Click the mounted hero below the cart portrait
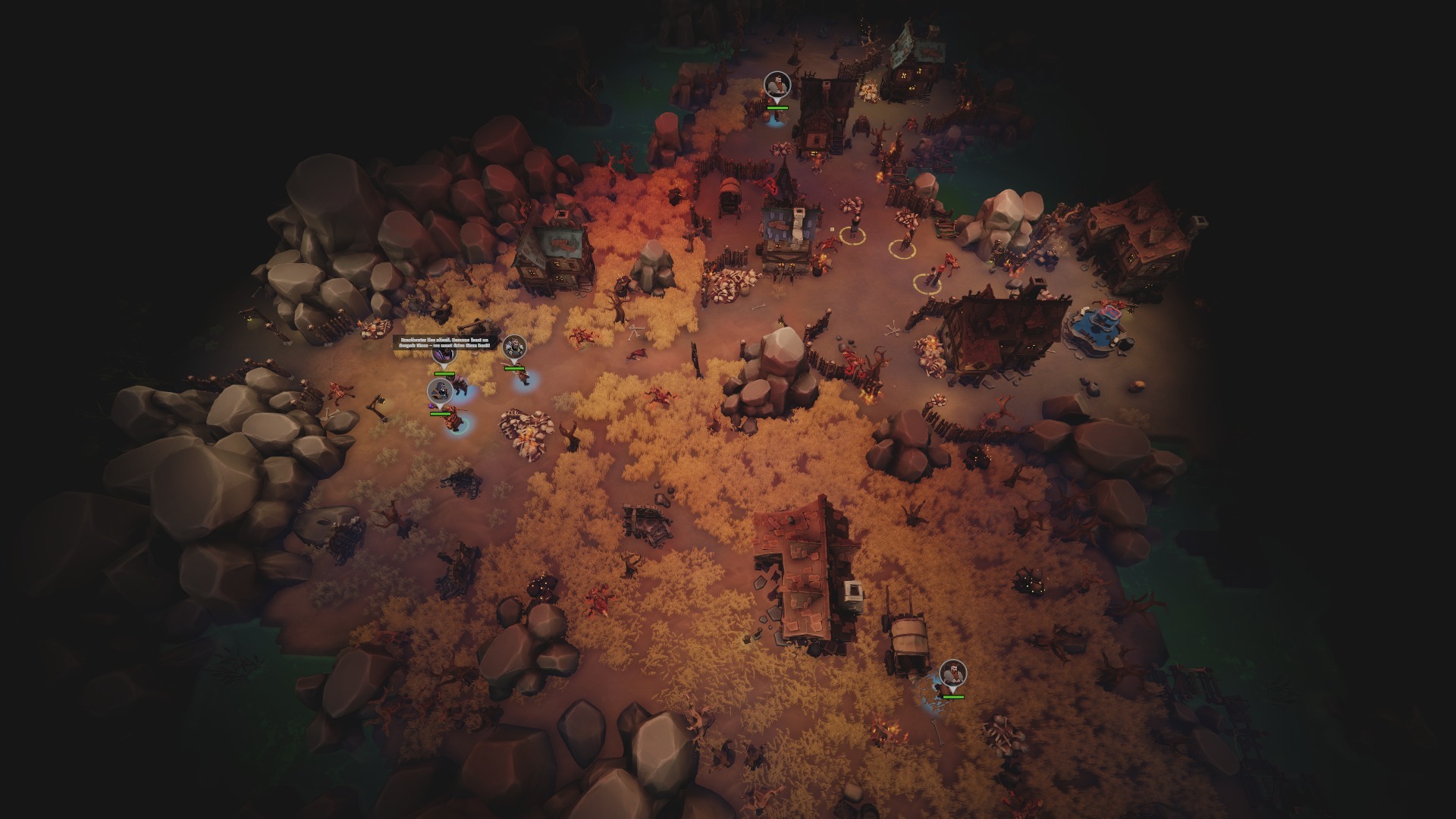 click(451, 419)
